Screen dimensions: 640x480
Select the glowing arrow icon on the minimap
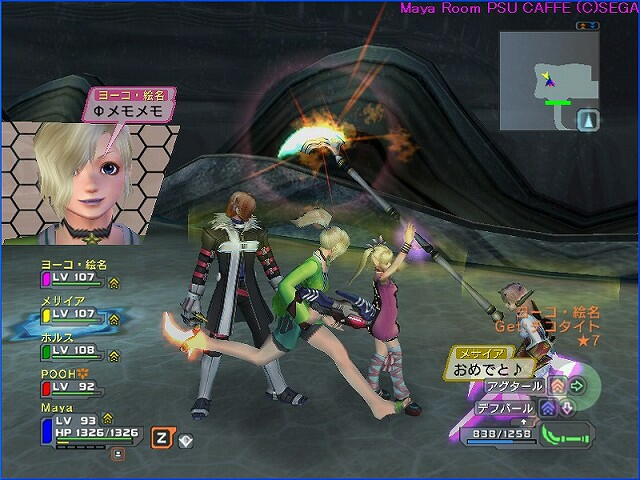pos(590,120)
